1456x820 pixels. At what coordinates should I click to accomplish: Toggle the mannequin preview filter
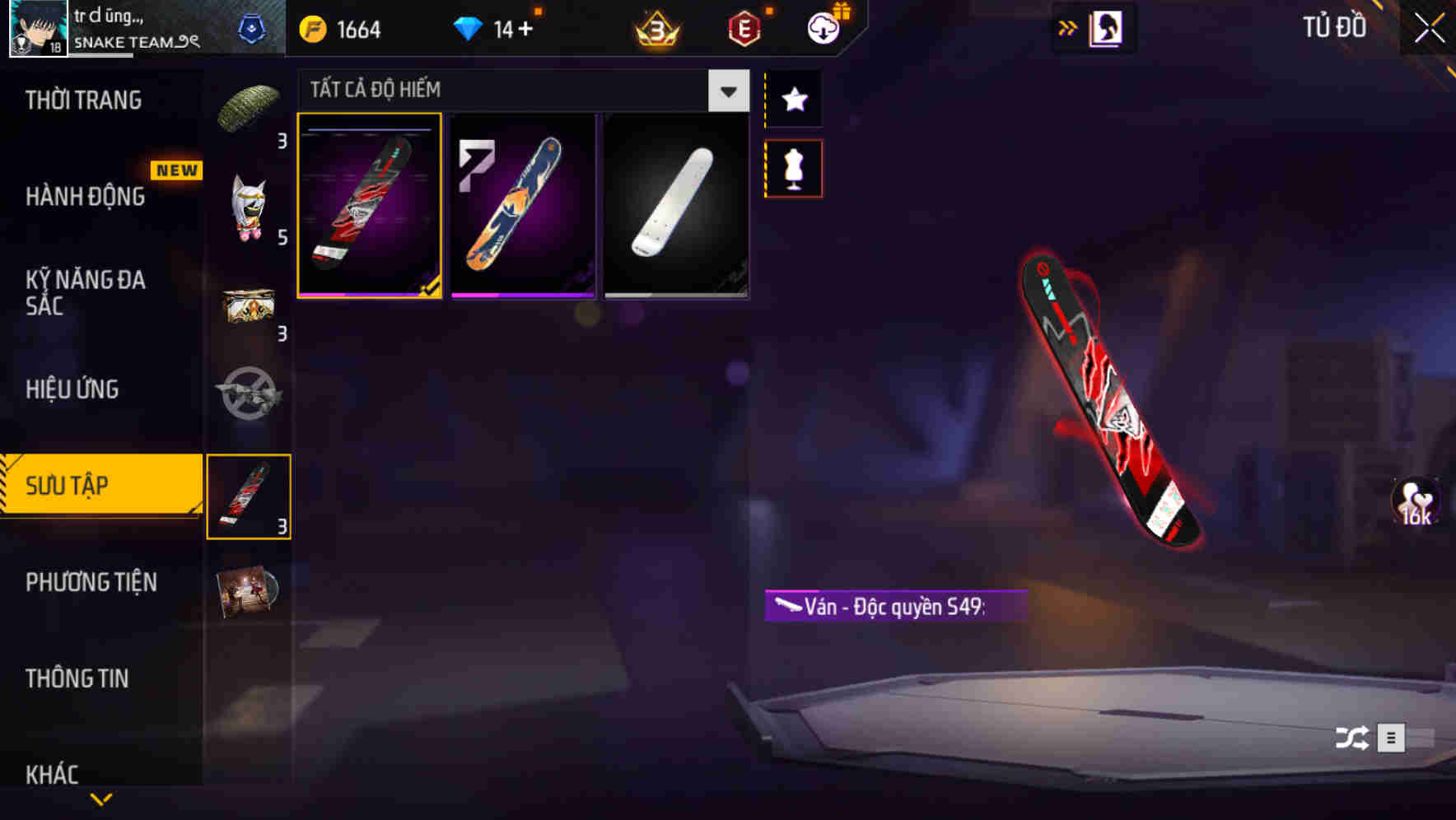tap(792, 167)
